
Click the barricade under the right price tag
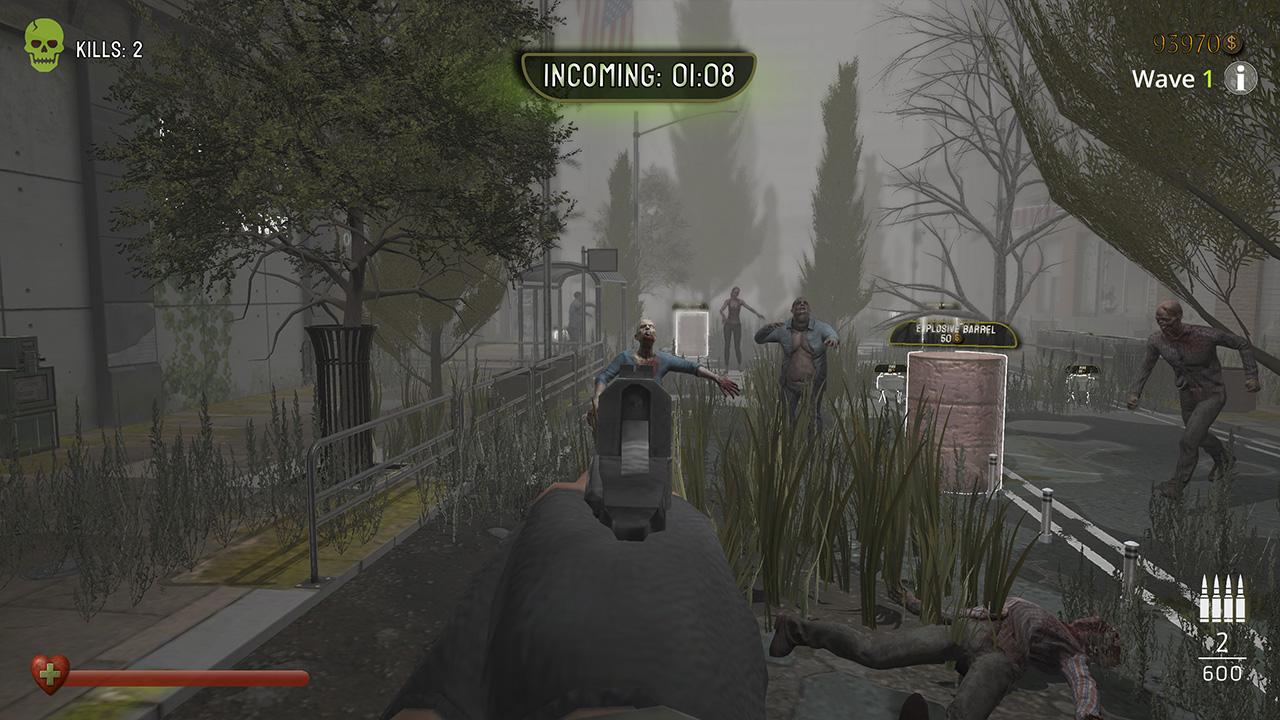click(1082, 385)
